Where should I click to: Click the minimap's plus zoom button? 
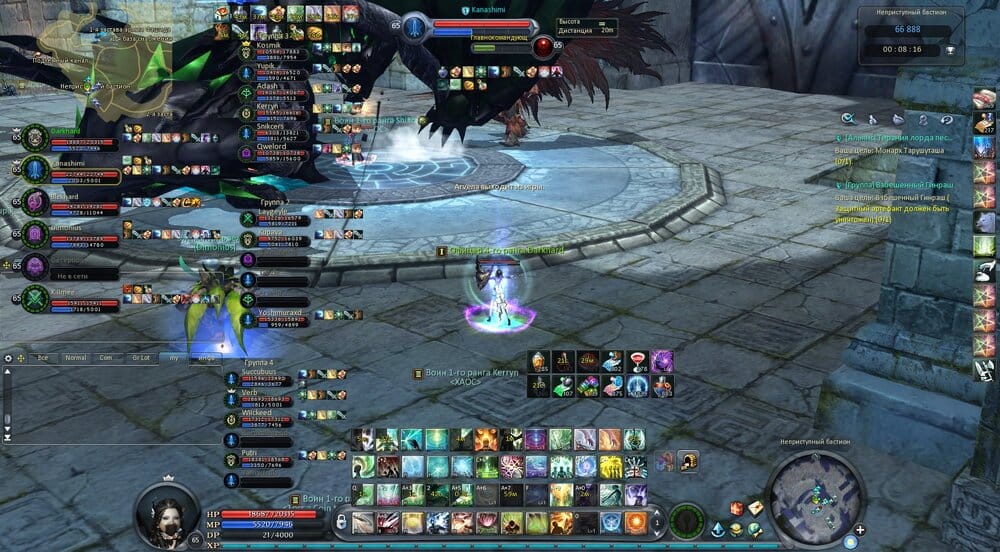click(859, 530)
